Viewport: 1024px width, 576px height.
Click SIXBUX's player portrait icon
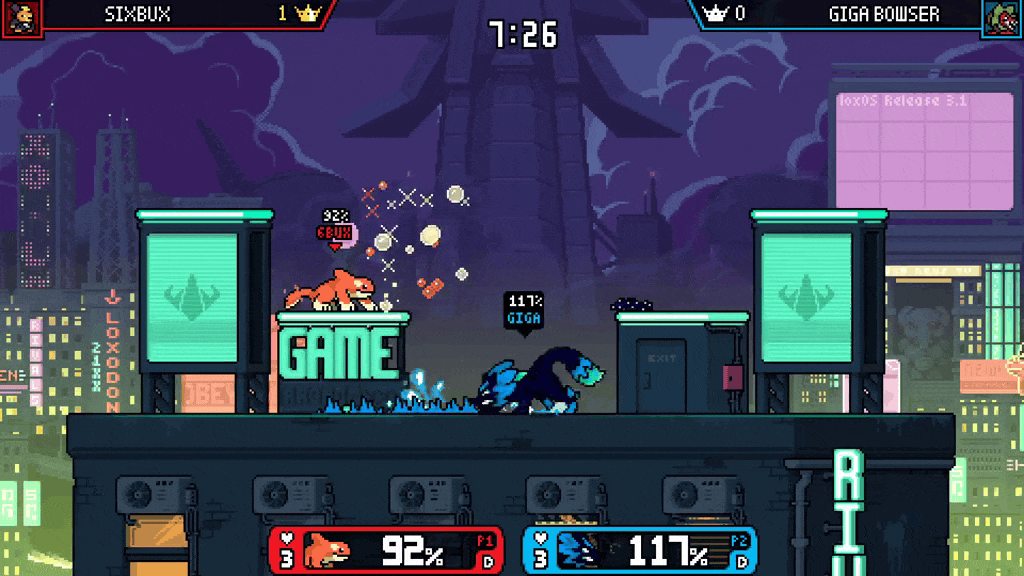click(19, 17)
